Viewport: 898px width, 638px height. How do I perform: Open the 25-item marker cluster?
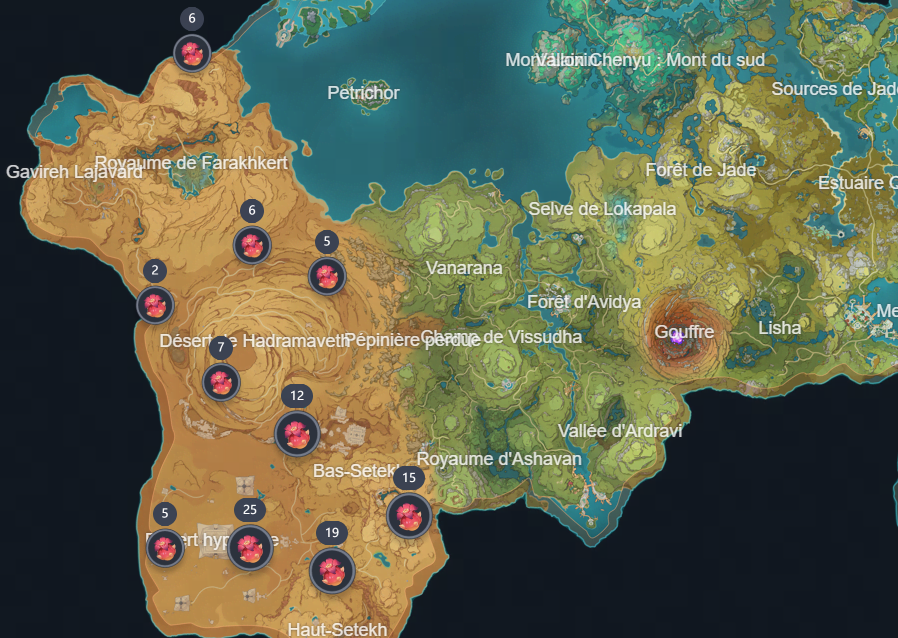click(249, 547)
